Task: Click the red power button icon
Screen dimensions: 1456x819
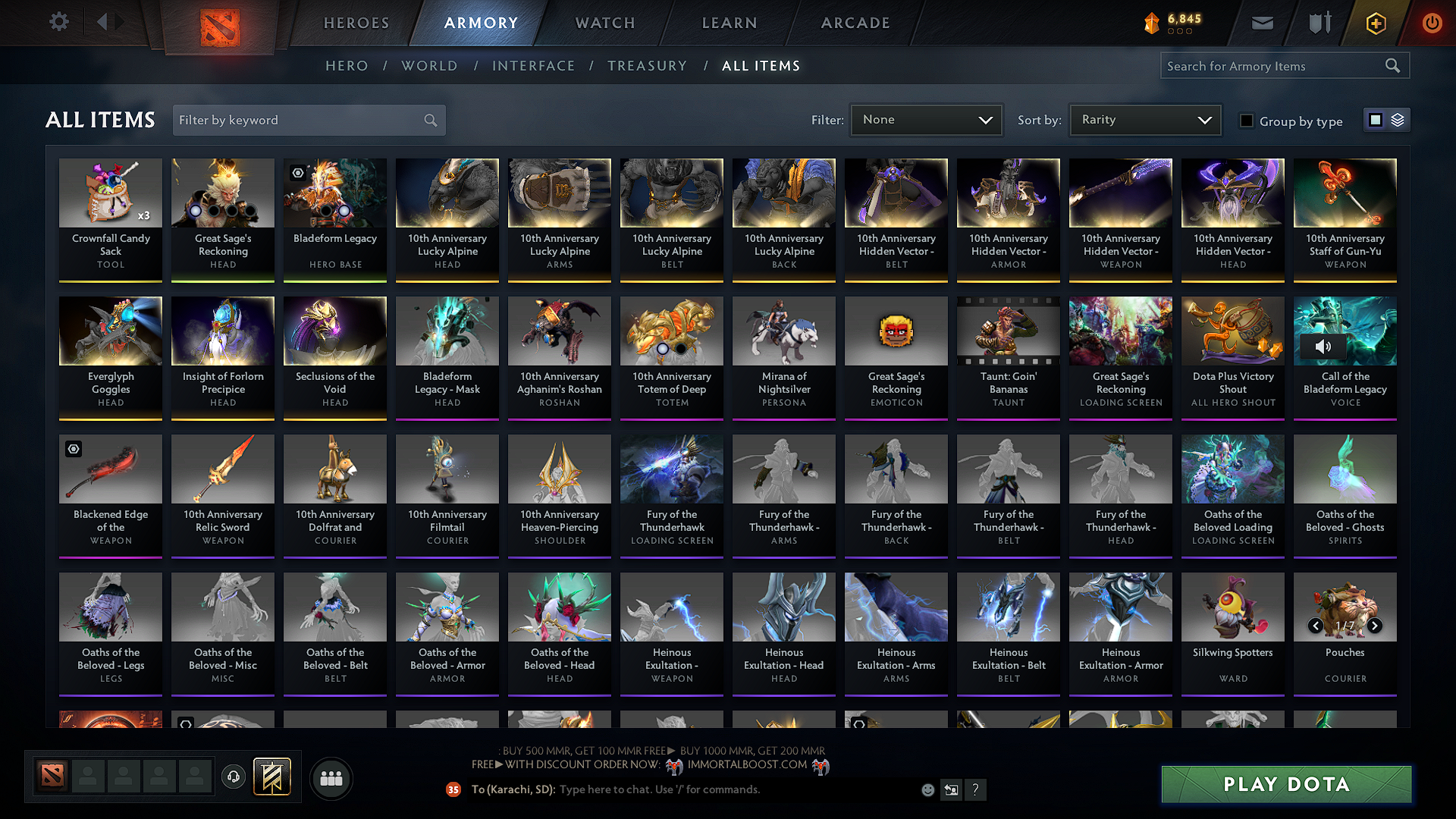Action: [1432, 23]
